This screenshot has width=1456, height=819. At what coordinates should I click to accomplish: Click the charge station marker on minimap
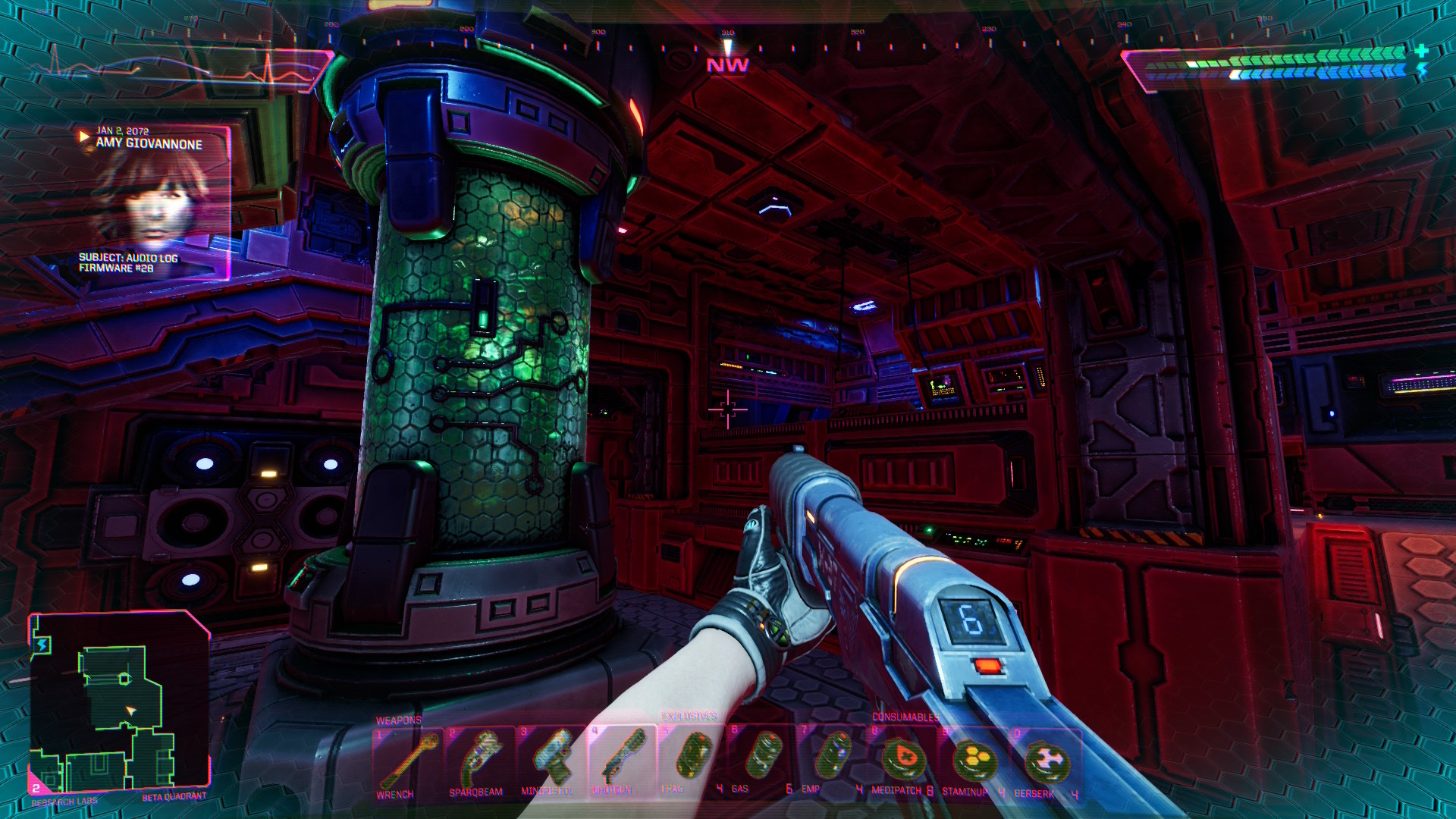42,645
